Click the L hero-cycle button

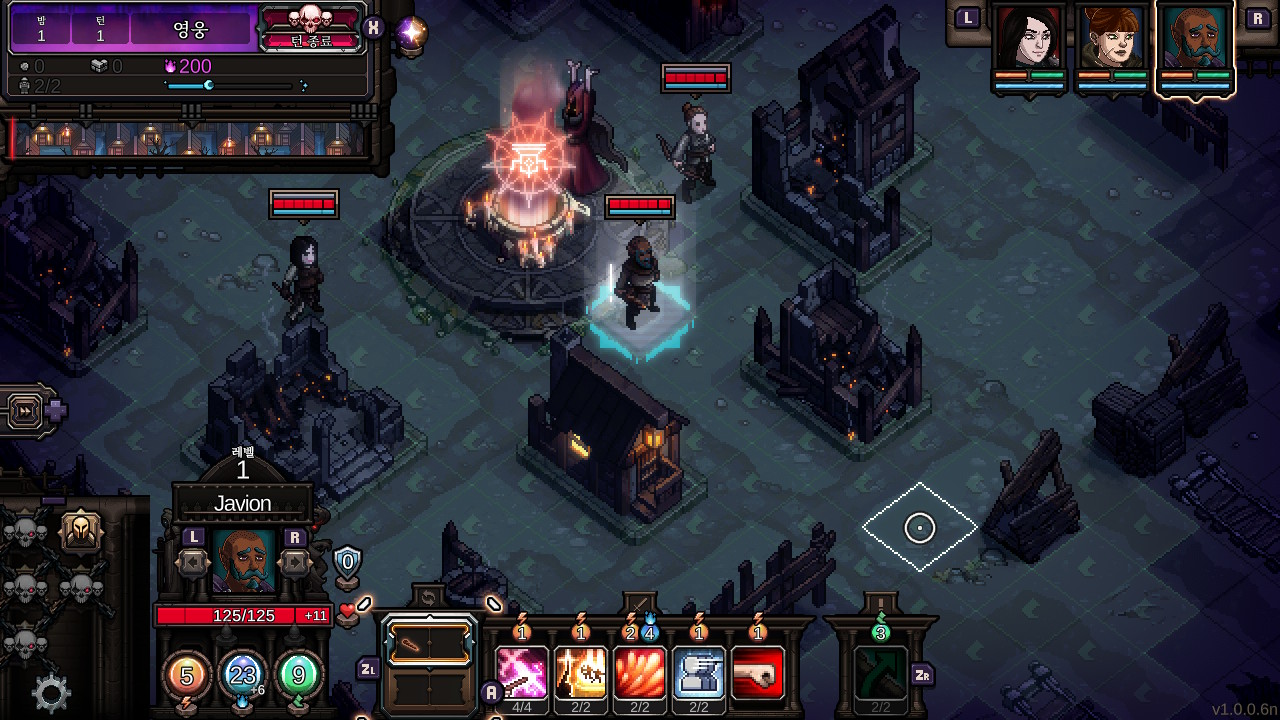[x=966, y=17]
